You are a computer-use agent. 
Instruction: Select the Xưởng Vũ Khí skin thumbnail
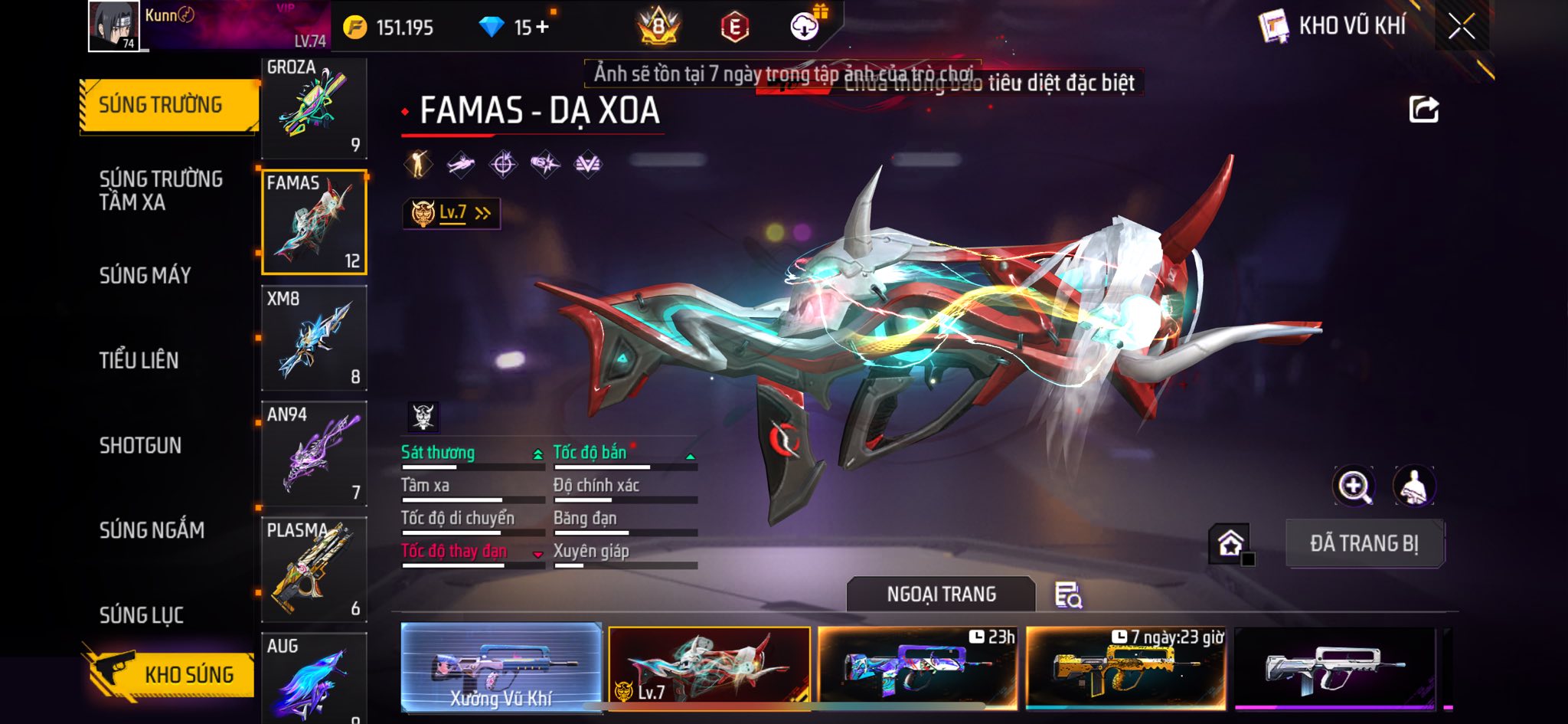pos(501,667)
